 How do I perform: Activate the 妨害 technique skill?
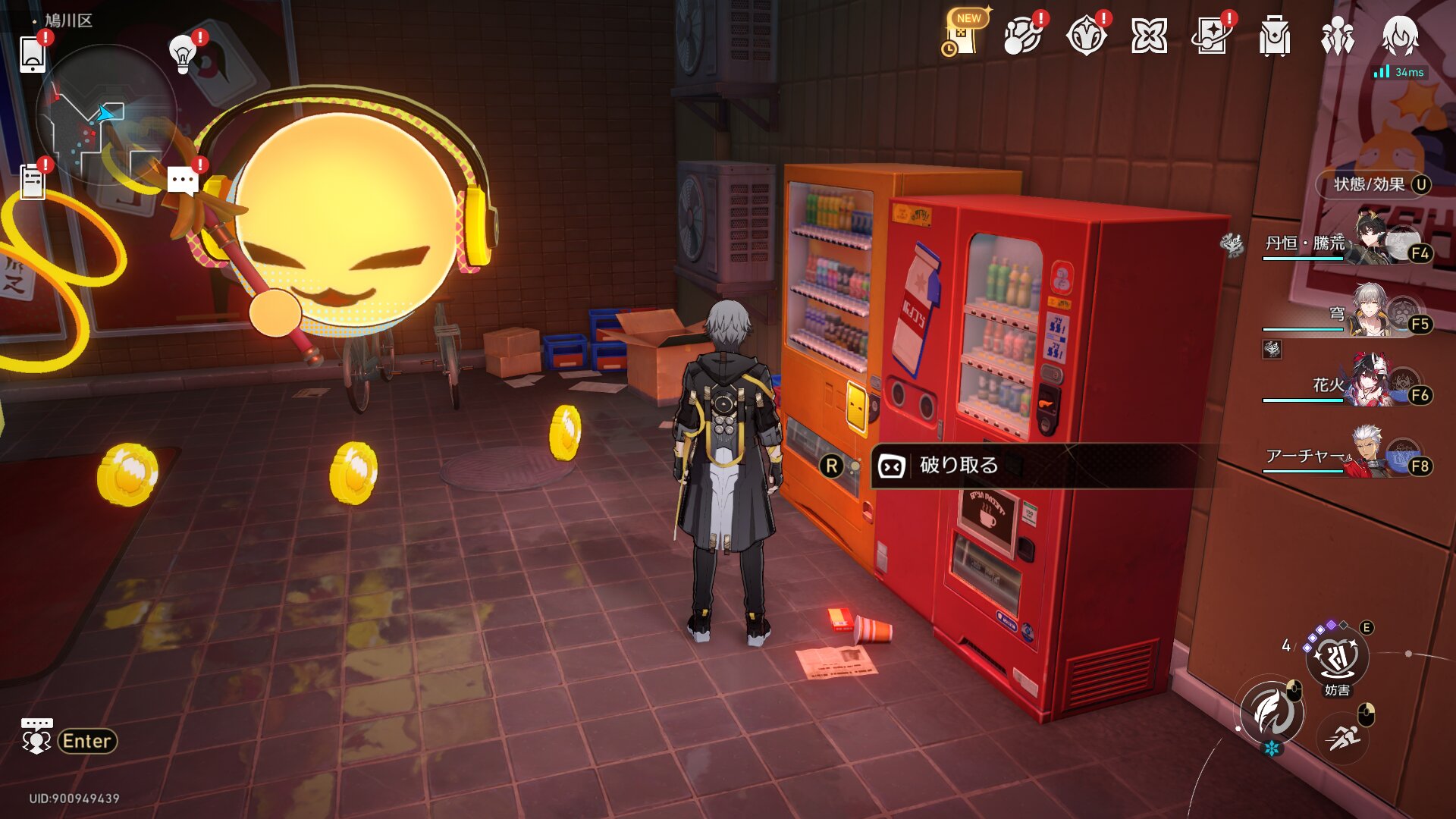[1336, 657]
